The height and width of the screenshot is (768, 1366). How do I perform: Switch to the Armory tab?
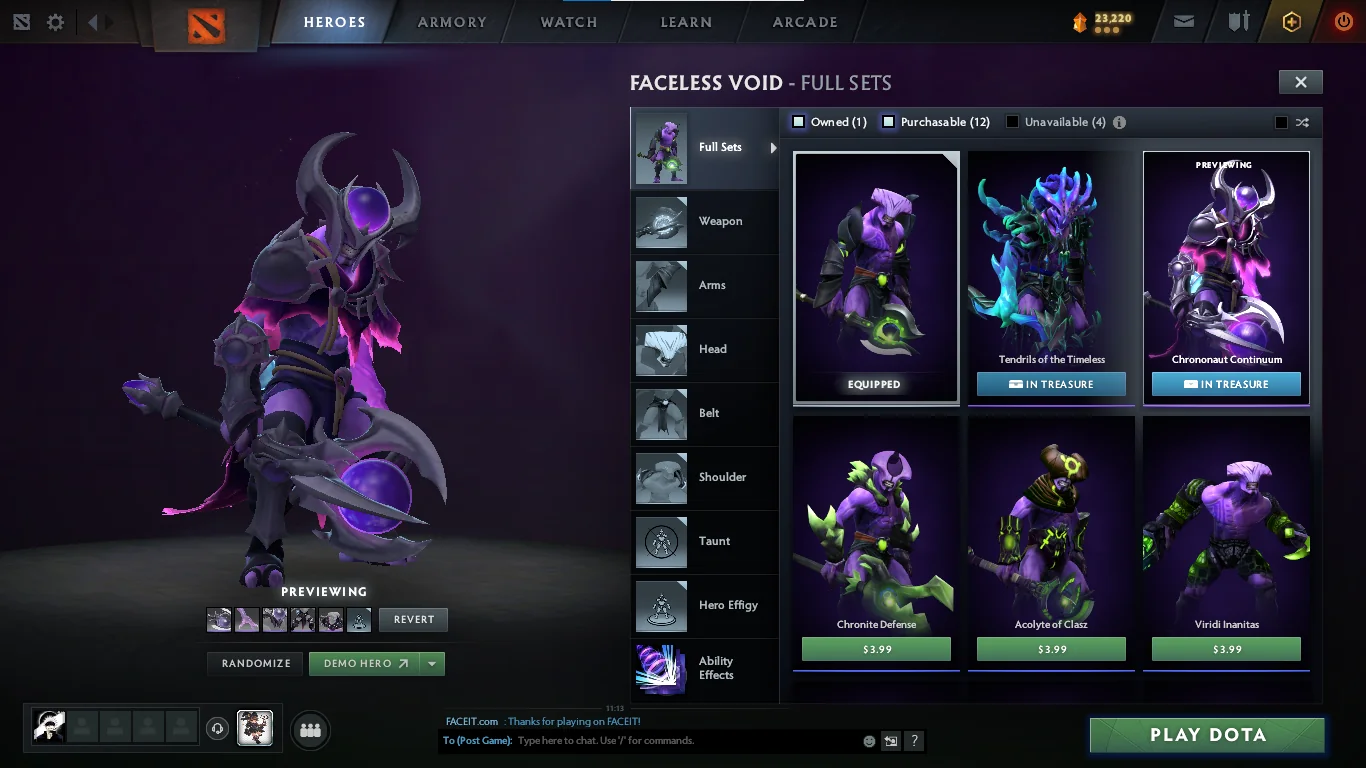452,22
